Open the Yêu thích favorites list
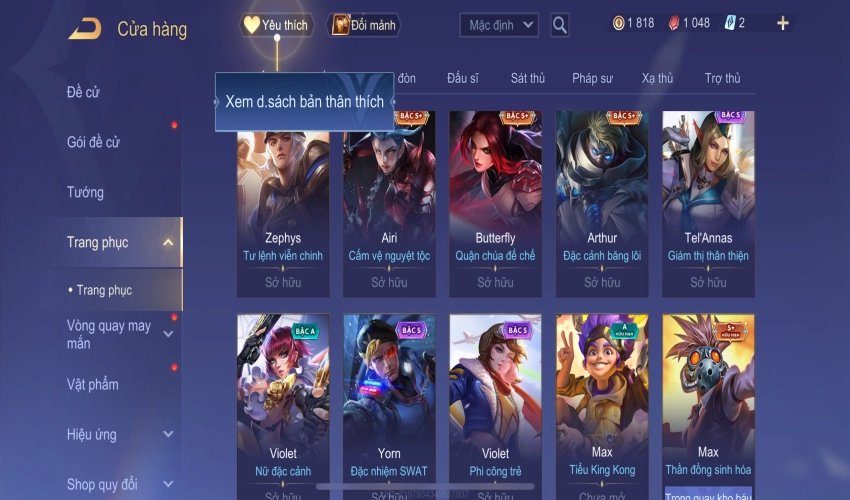The image size is (850, 500). pyautogui.click(x=278, y=25)
